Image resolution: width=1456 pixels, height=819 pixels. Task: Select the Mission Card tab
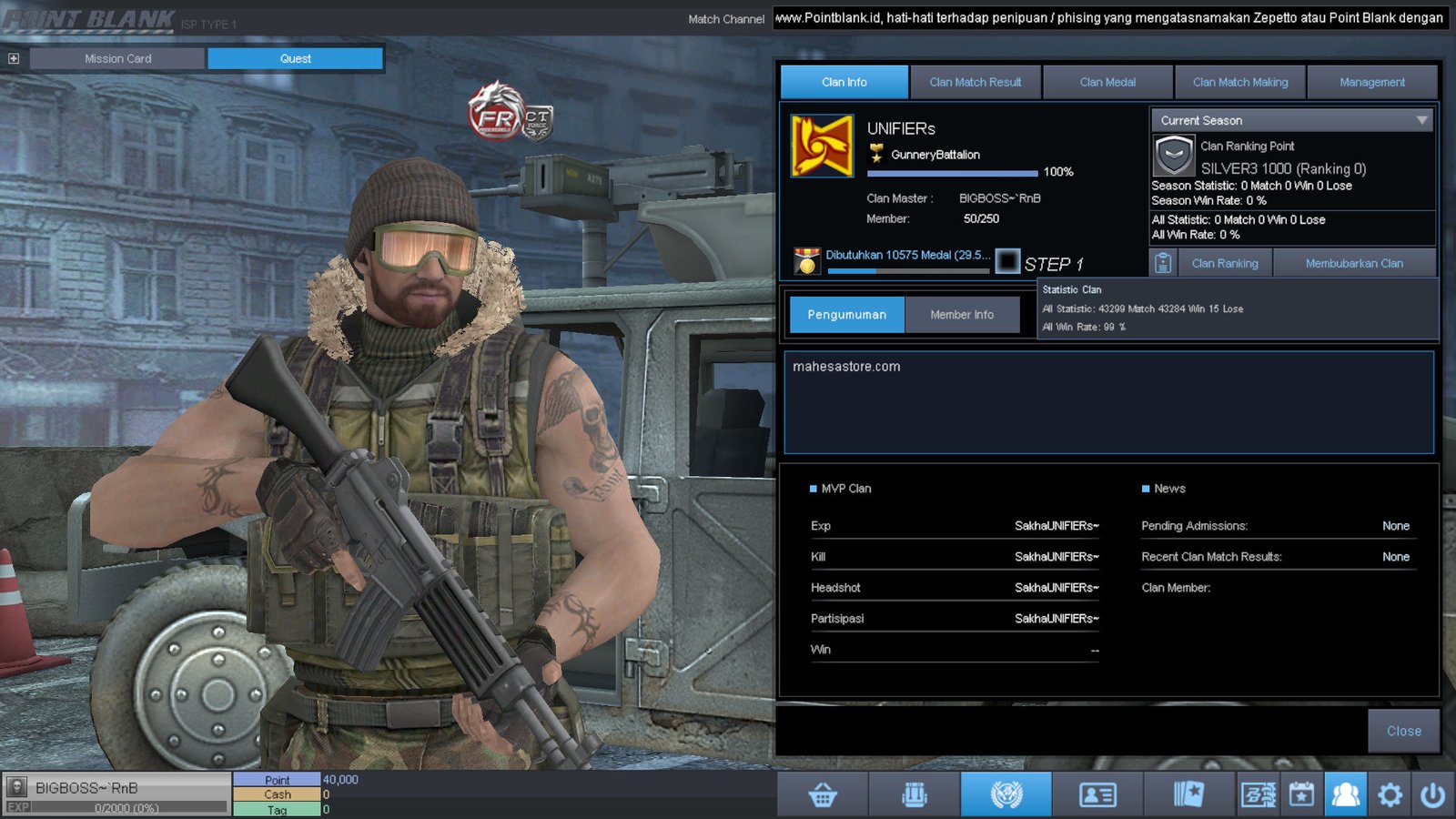pos(117,58)
